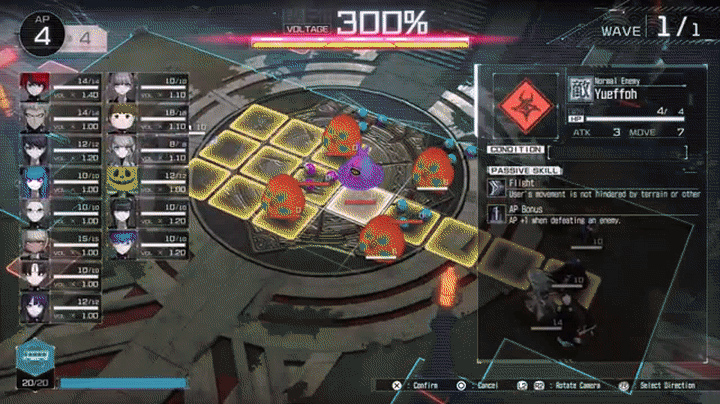Image resolution: width=720 pixels, height=404 pixels.
Task: Select the red-haired party member portrait
Action: [x=34, y=85]
